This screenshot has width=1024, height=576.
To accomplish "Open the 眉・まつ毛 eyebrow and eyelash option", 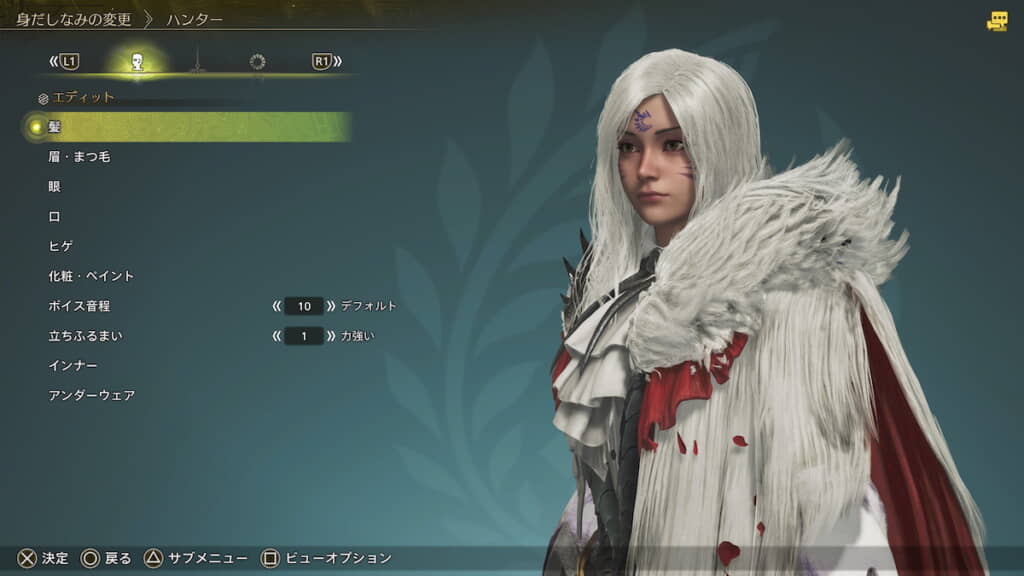I will (79, 157).
